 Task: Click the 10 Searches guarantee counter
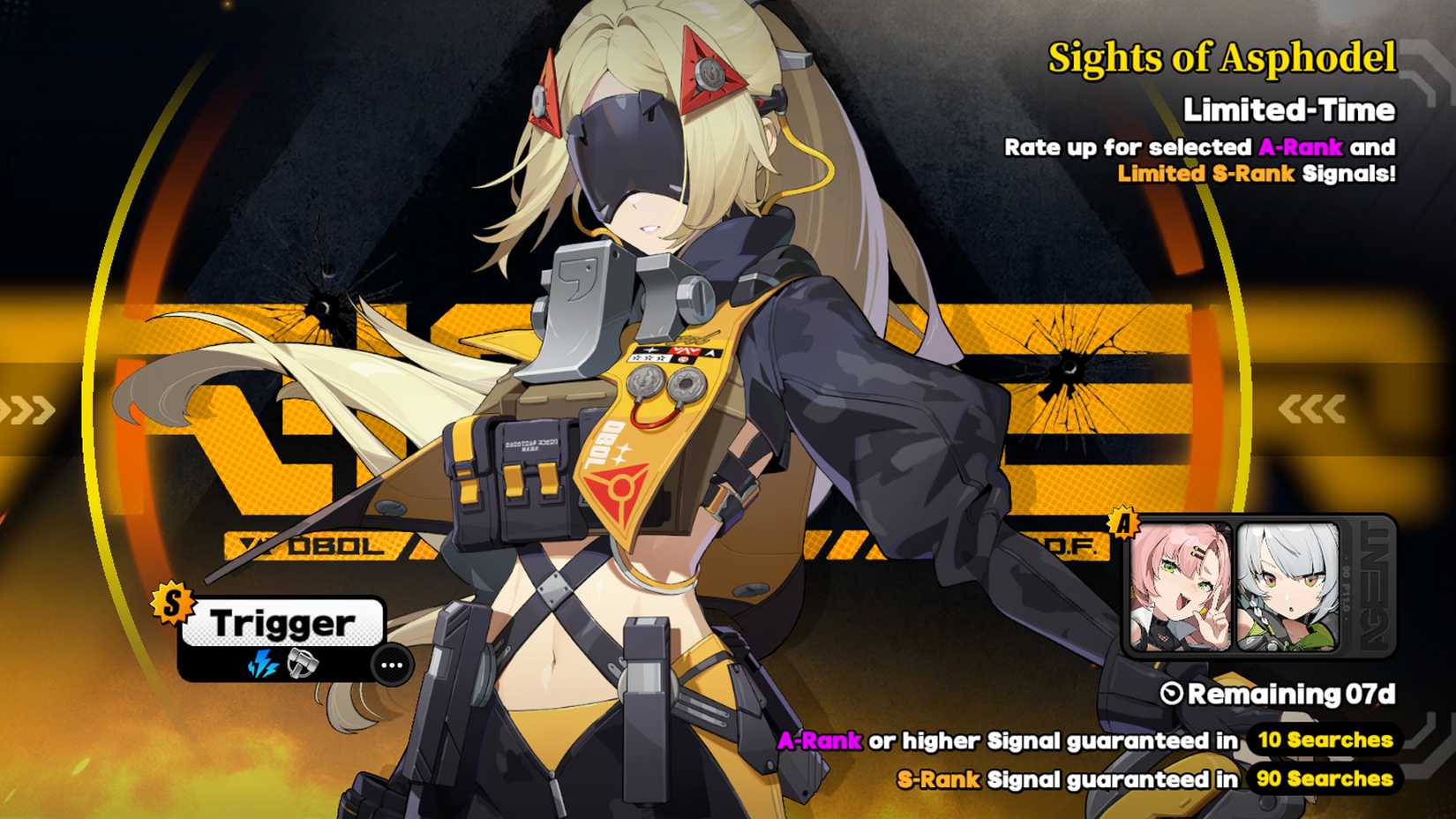point(1324,741)
